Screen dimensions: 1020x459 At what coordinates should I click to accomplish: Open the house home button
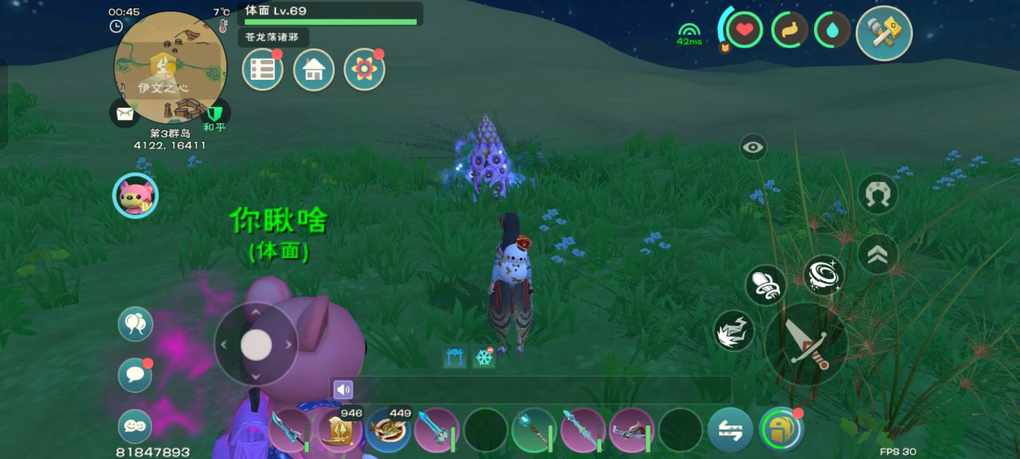[x=314, y=70]
